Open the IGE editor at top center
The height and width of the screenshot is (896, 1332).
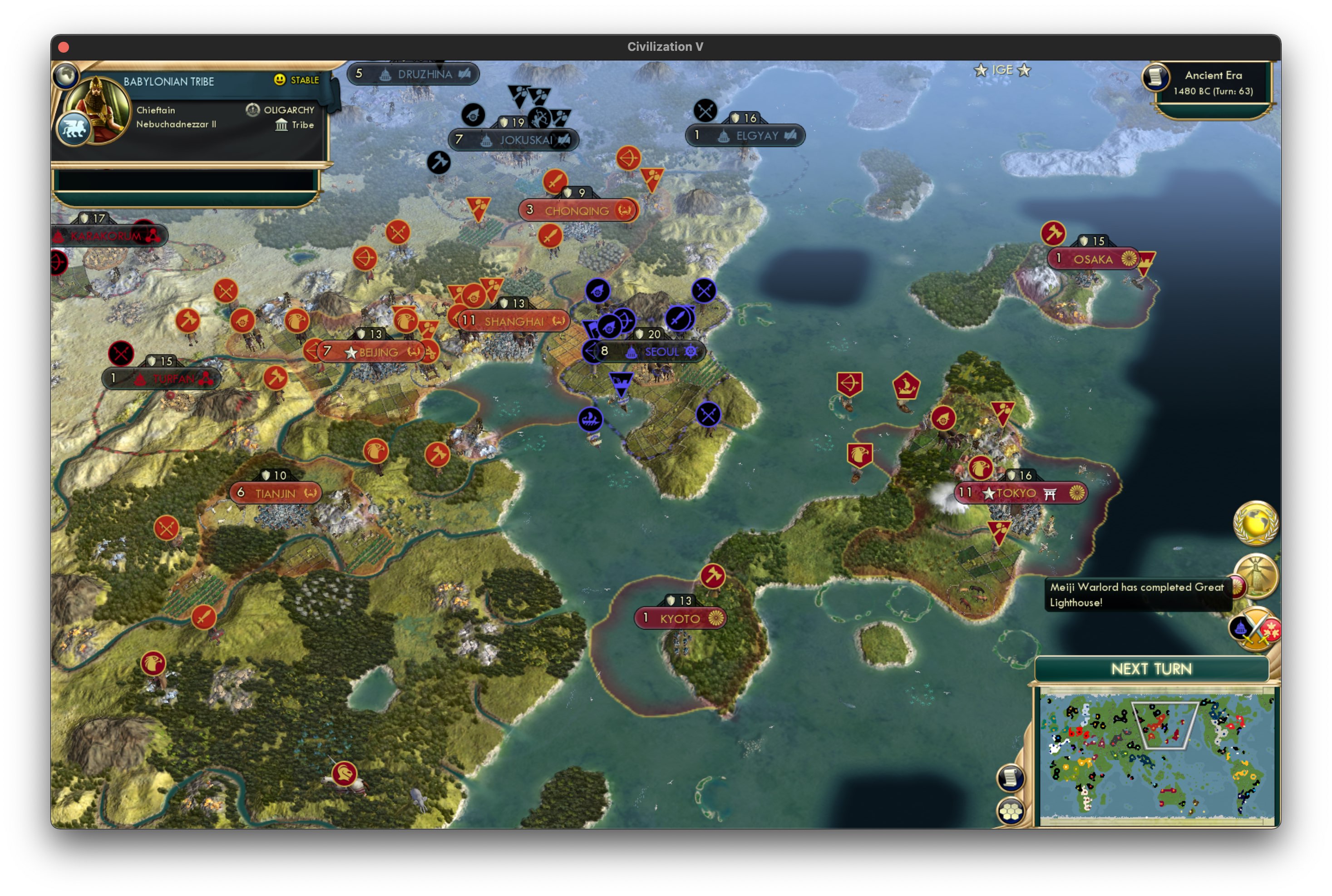pos(1003,70)
